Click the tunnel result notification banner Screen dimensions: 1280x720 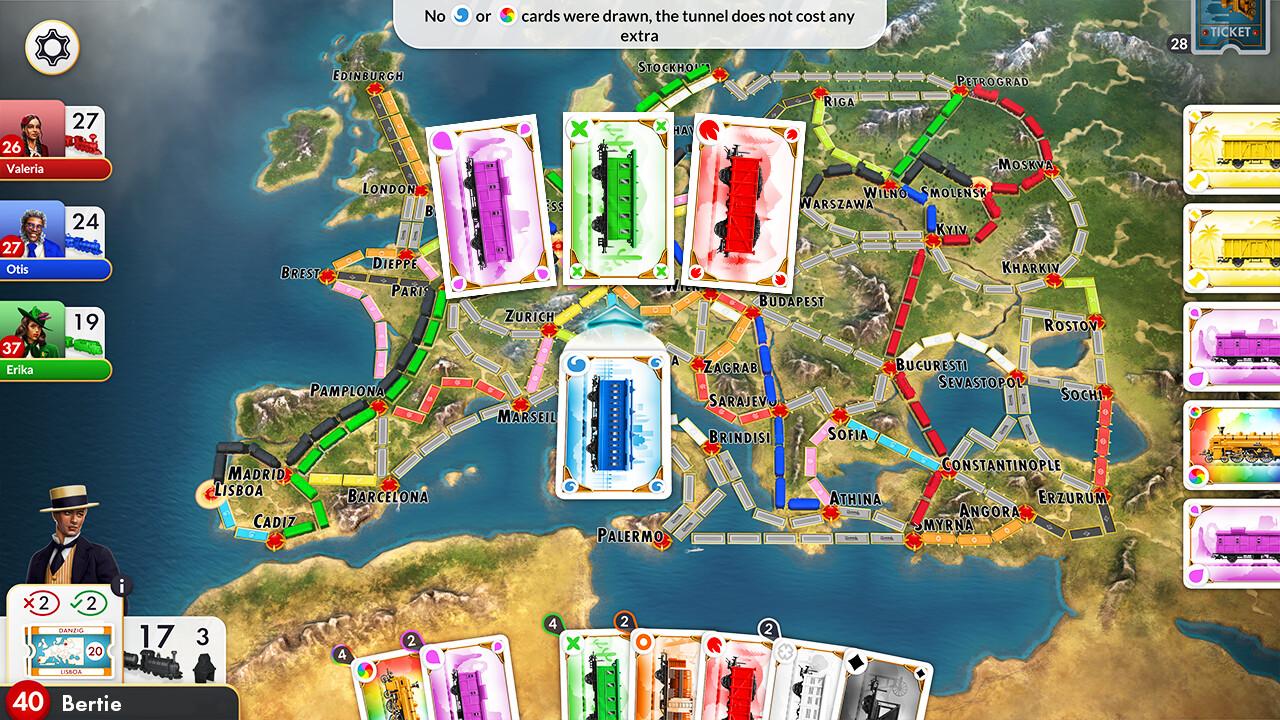pos(640,24)
